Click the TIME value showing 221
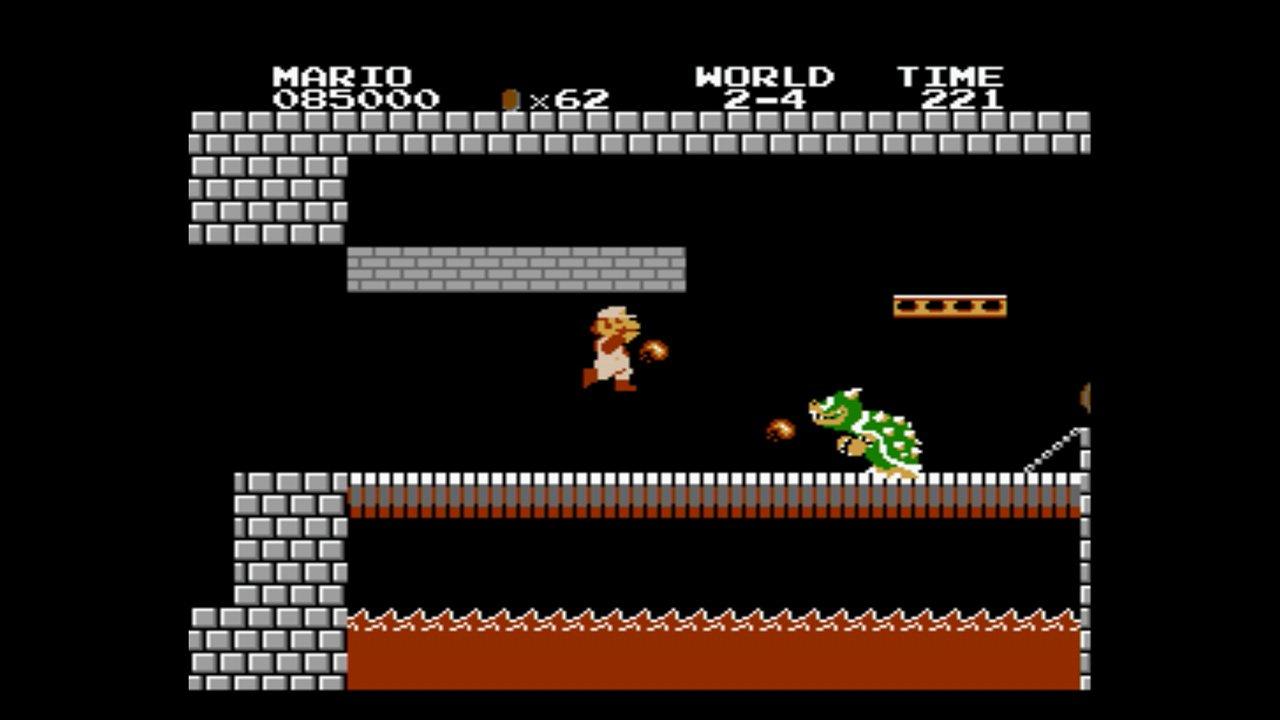This screenshot has width=1280, height=720. coord(965,99)
